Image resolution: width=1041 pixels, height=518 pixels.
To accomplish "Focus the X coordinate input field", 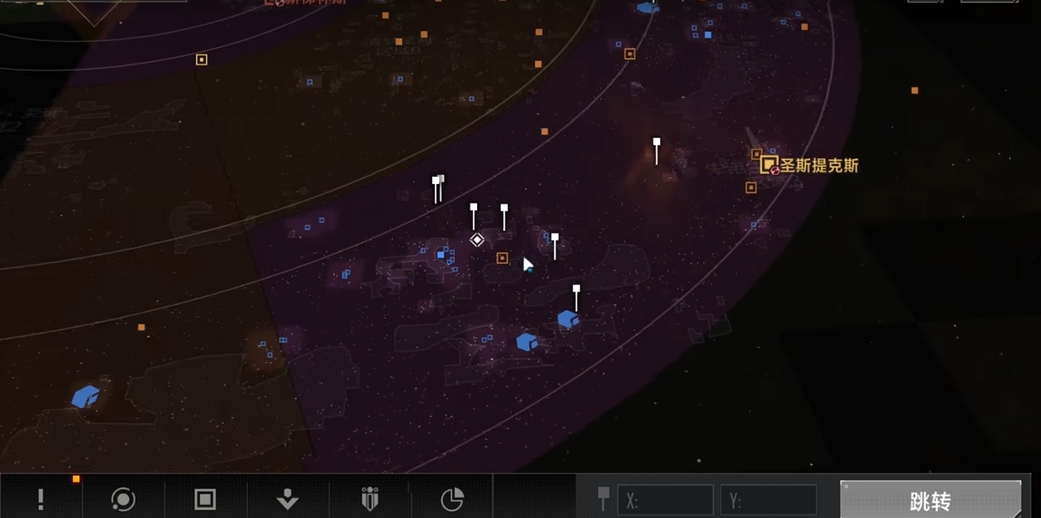I will 665,500.
